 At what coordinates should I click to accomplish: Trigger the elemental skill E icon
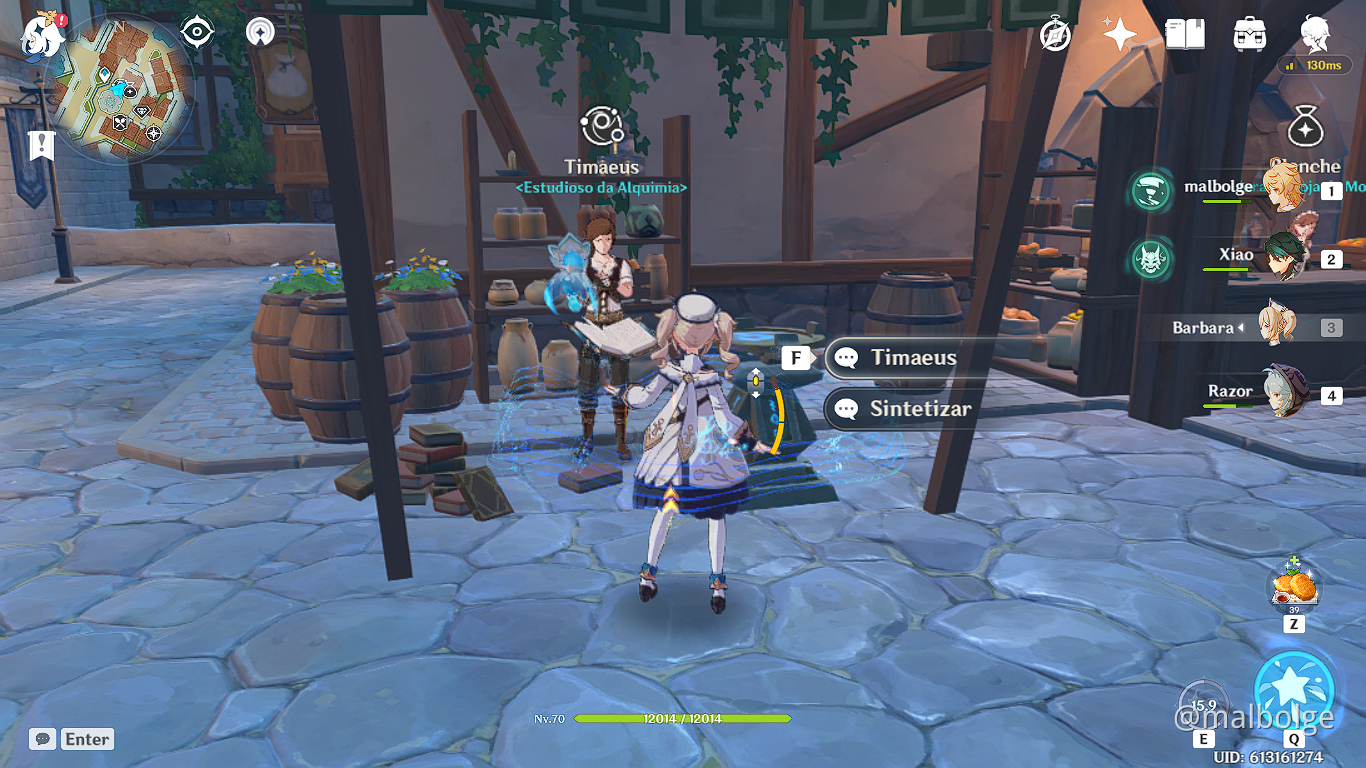[x=1203, y=705]
